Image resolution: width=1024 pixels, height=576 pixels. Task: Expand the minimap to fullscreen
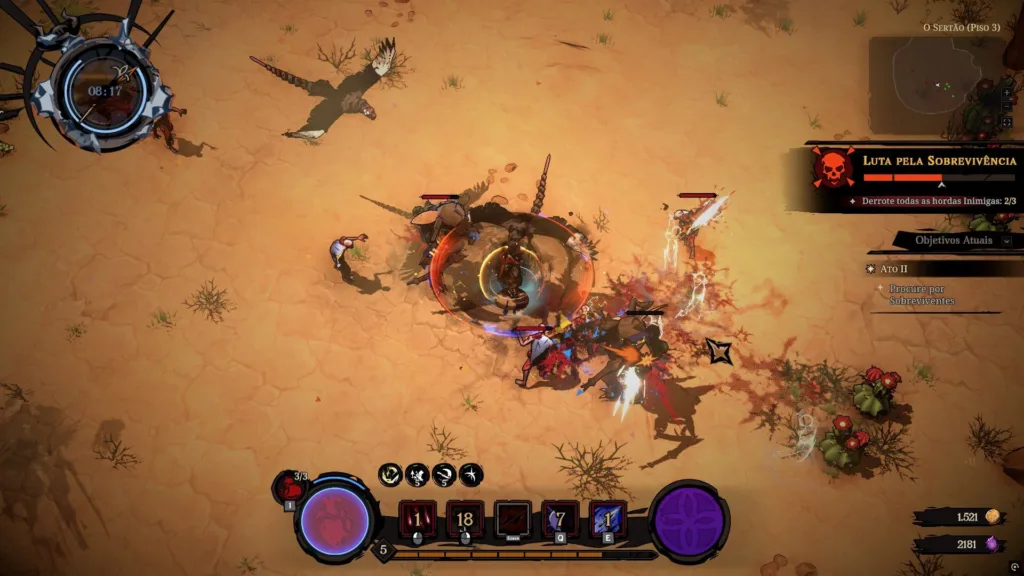coord(1006,122)
